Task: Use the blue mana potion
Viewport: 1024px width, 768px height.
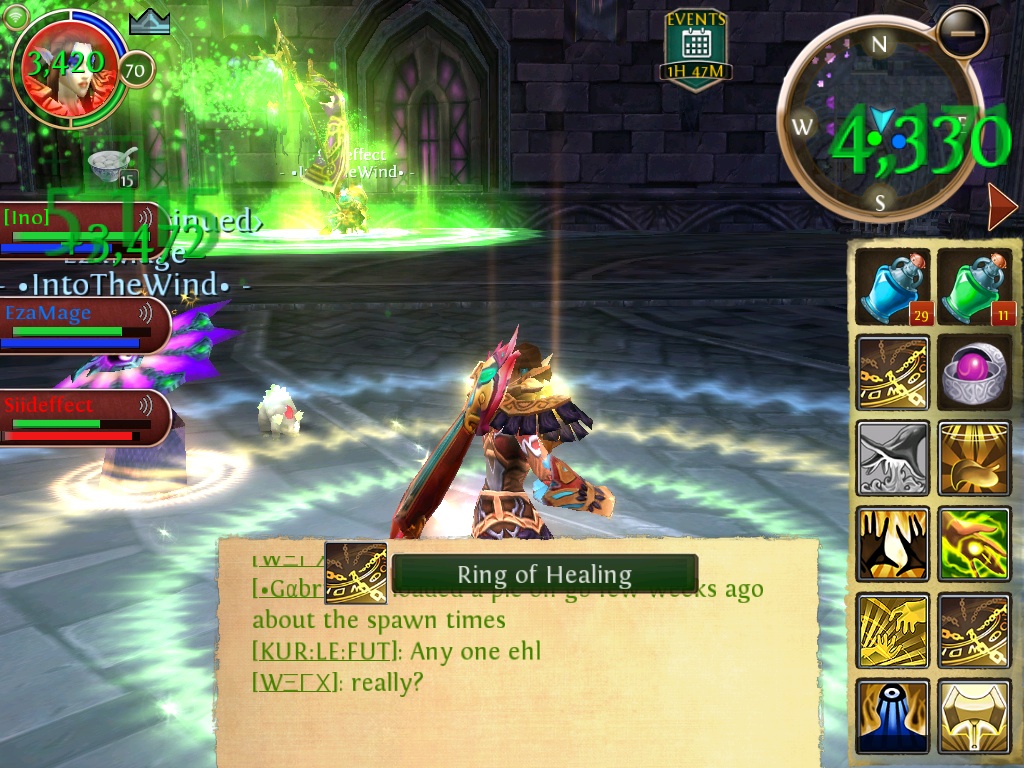Action: [893, 286]
